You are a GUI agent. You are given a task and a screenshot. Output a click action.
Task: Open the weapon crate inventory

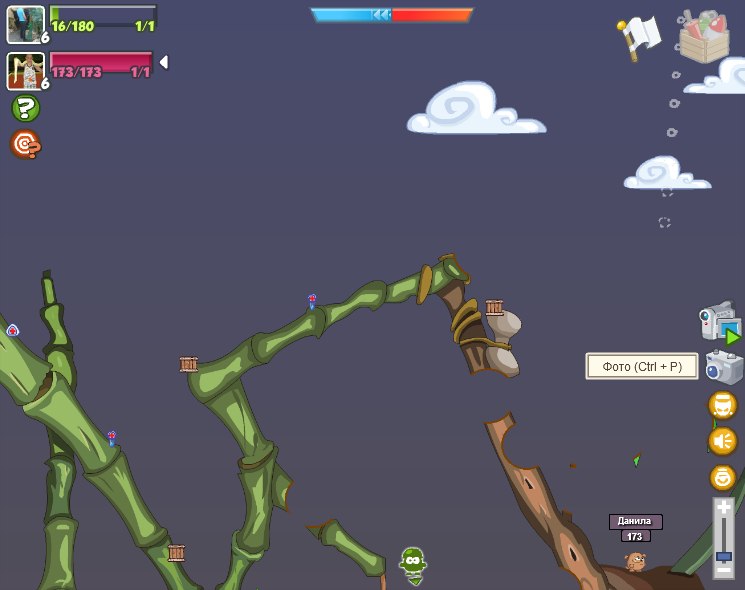click(x=704, y=37)
